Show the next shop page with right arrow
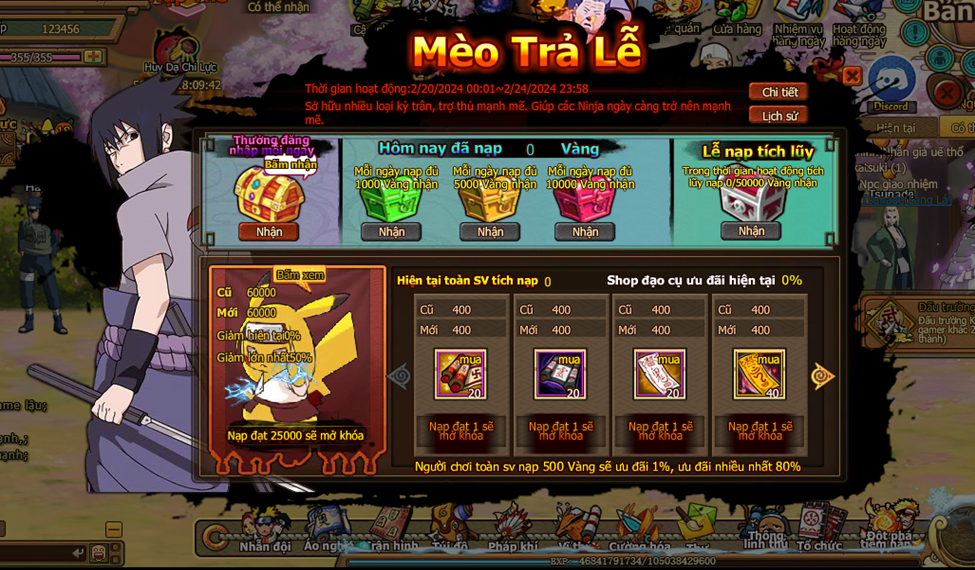The image size is (975, 570). (x=822, y=376)
